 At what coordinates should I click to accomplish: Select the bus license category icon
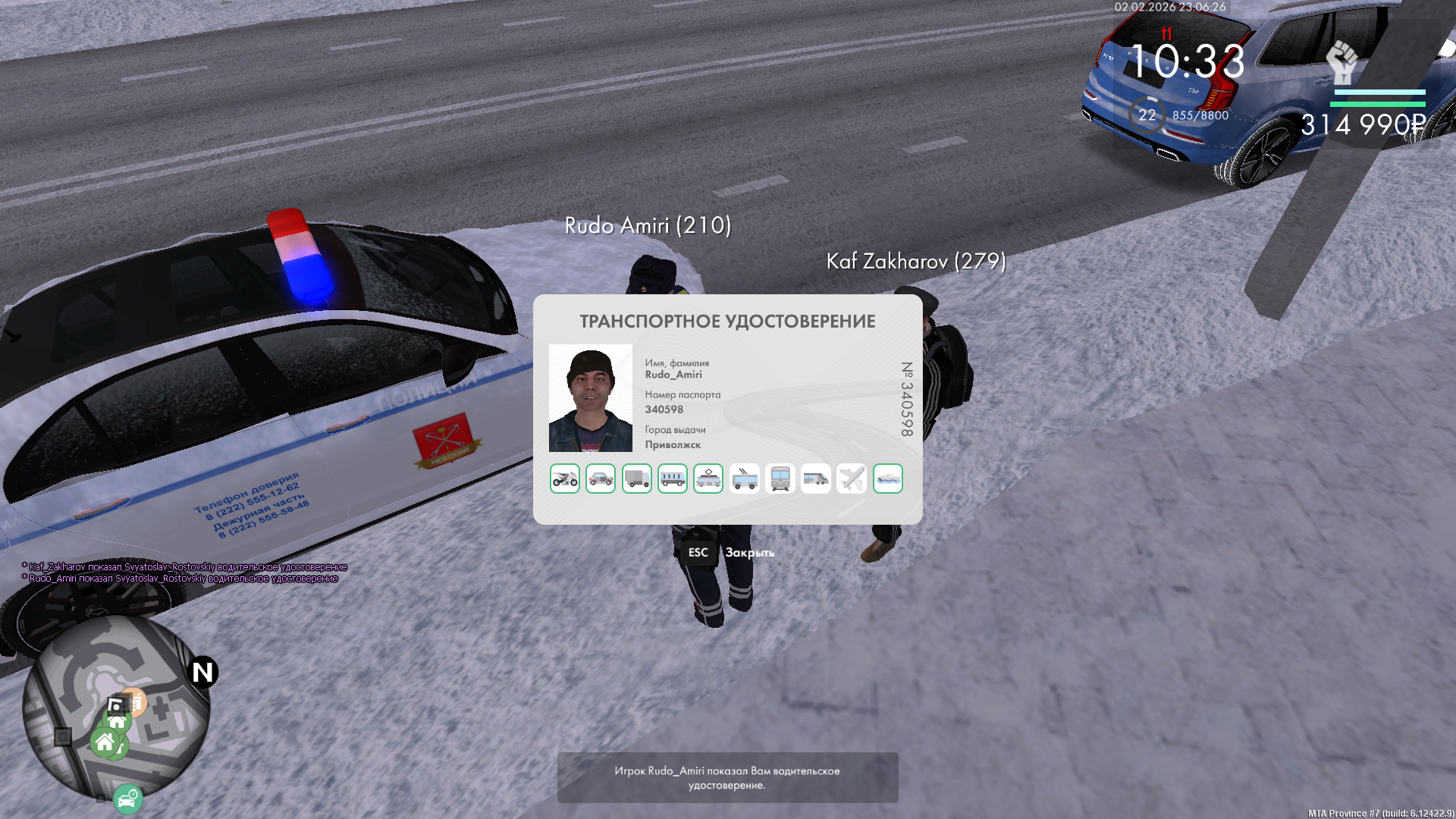click(x=673, y=479)
